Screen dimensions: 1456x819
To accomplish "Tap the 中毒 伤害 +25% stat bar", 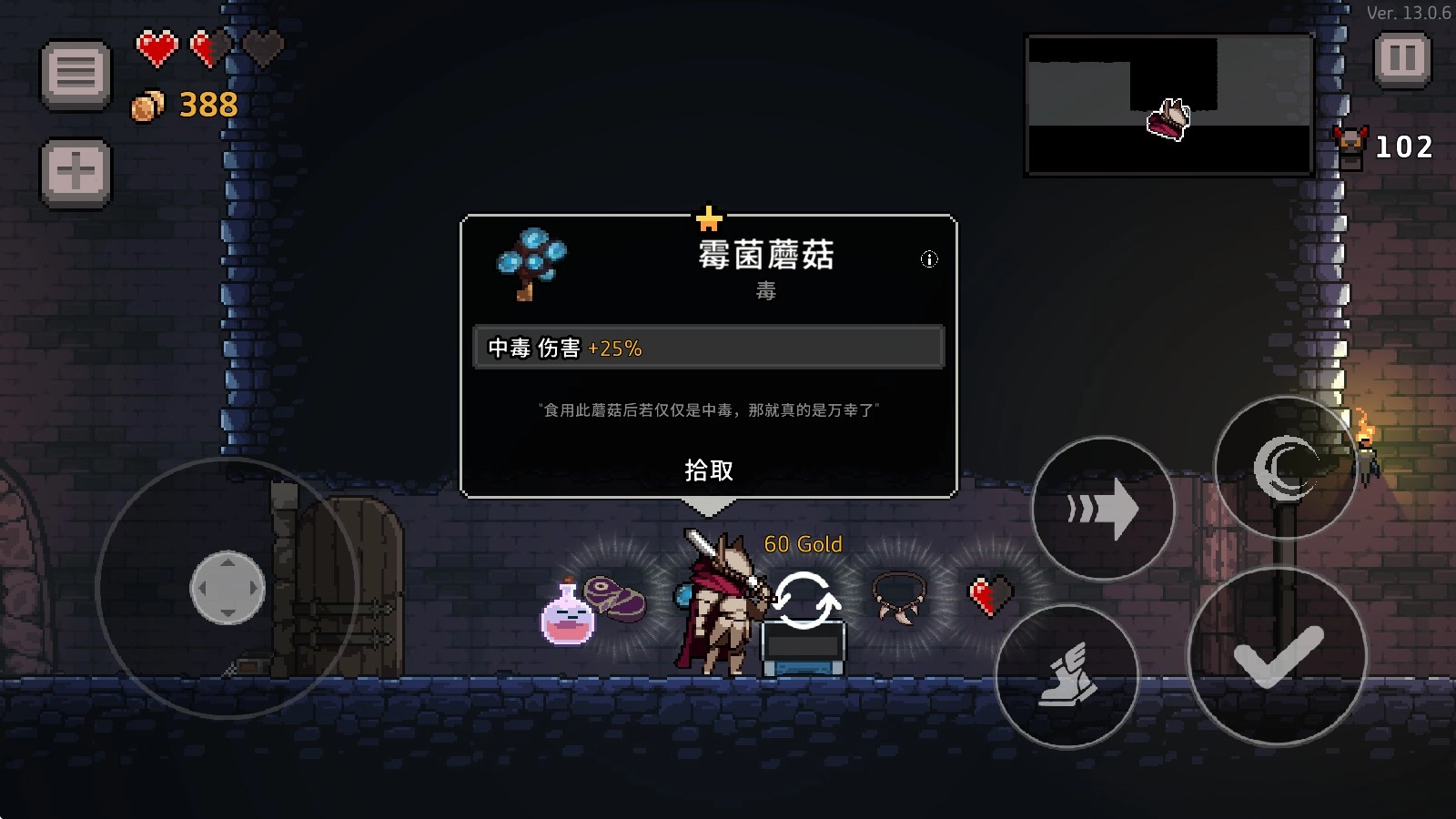I will click(x=708, y=347).
